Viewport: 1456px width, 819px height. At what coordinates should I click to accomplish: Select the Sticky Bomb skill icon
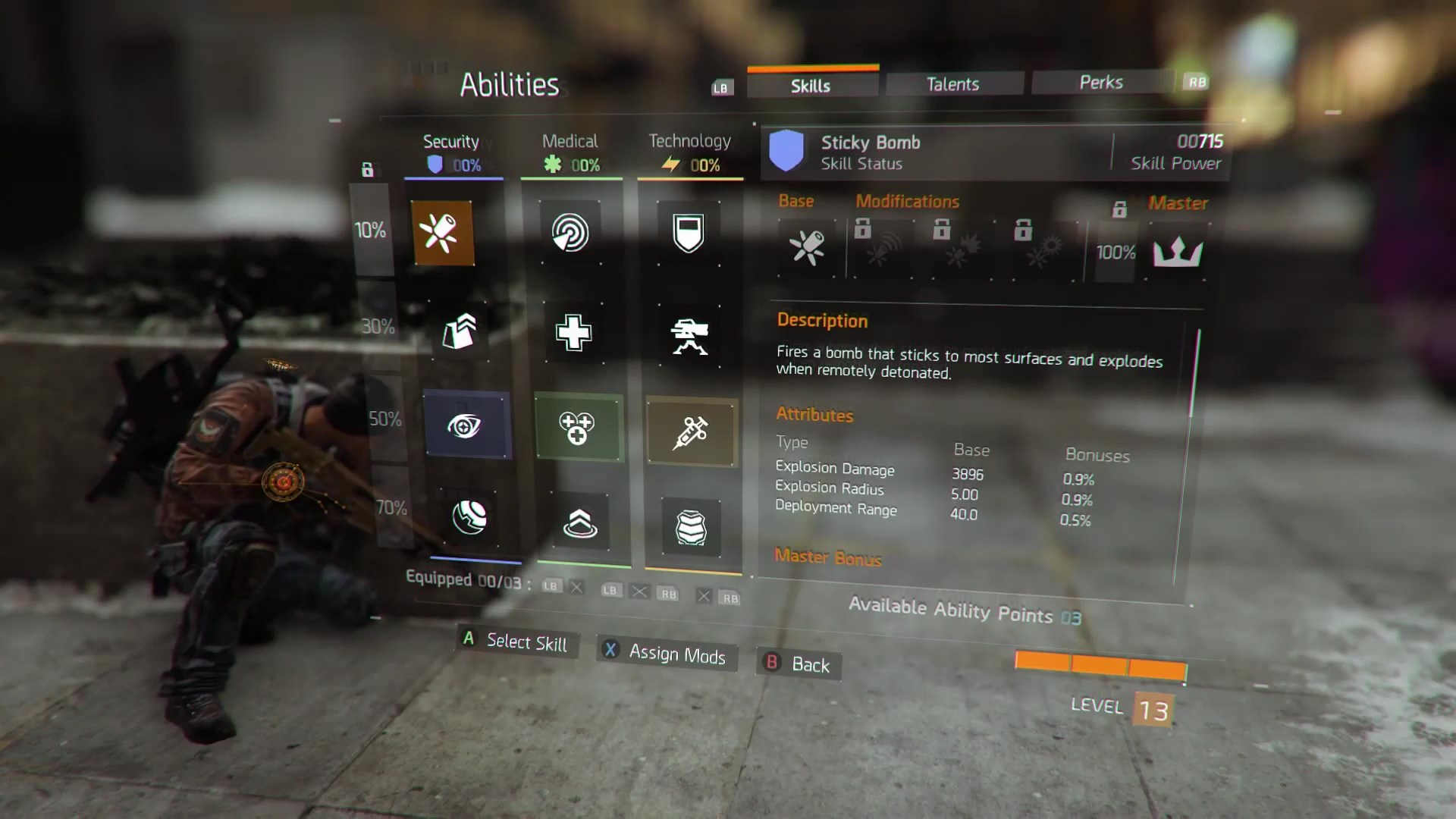pyautogui.click(x=444, y=233)
